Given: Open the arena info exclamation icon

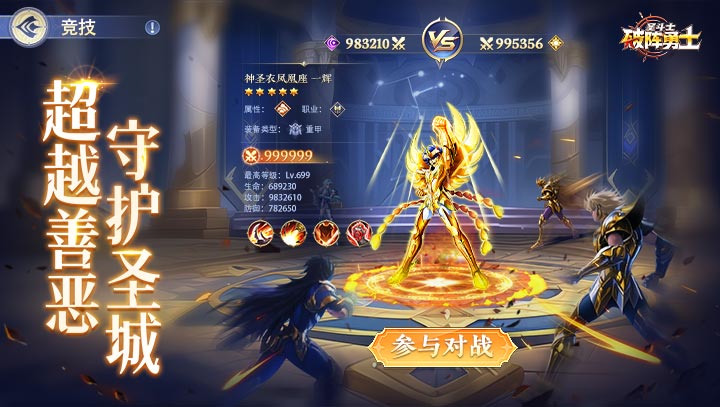Looking at the screenshot, I should (x=152, y=28).
